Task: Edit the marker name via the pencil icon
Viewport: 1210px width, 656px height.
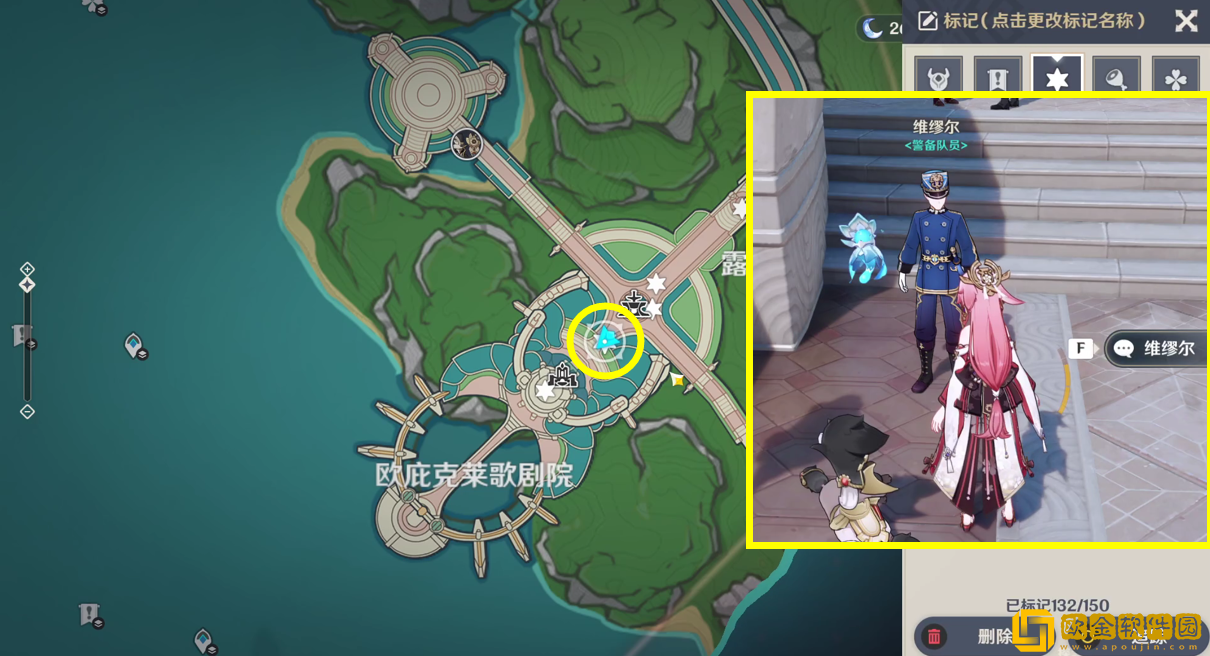Action: click(928, 21)
